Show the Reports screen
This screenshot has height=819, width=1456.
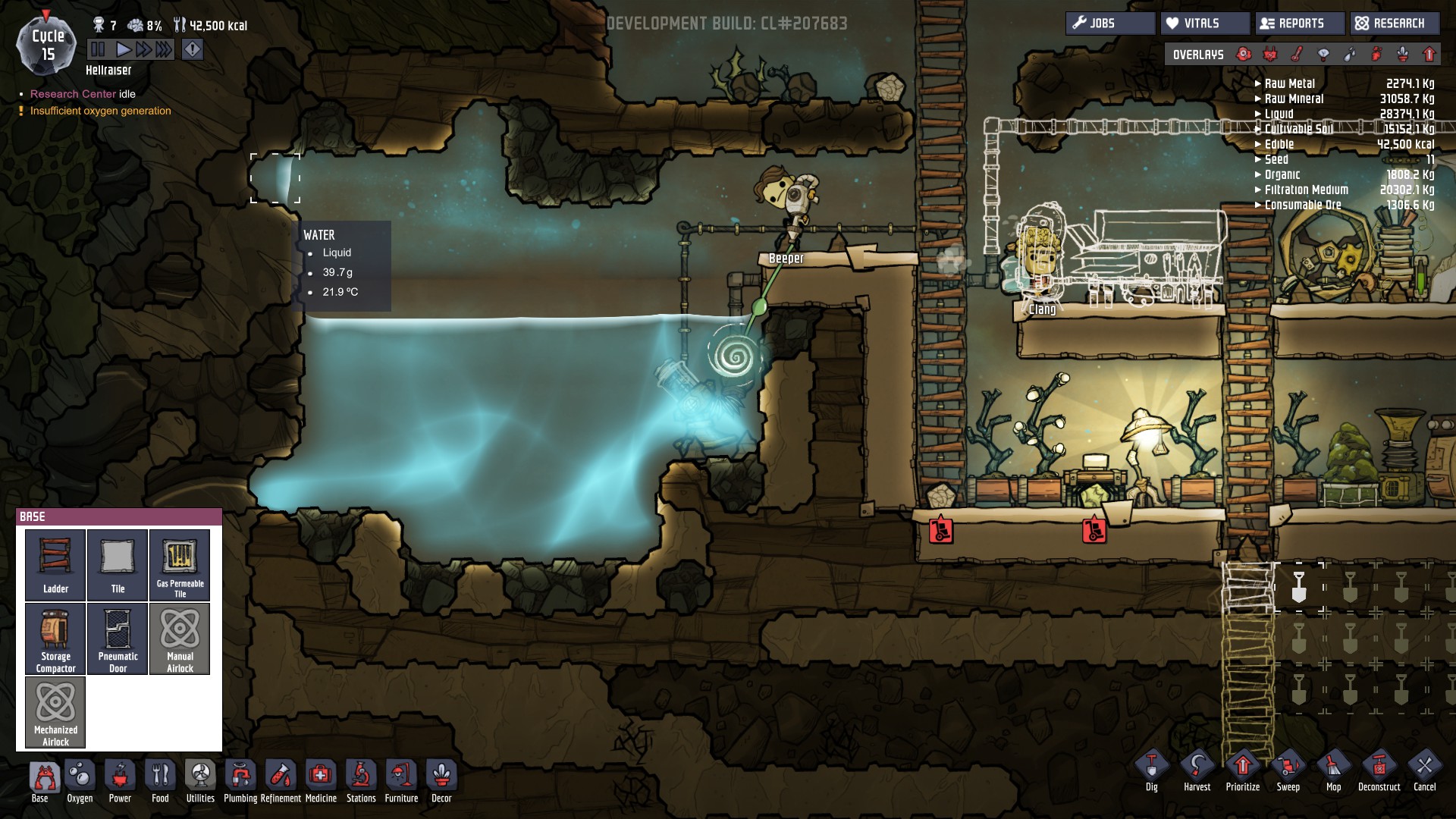pos(1300,24)
